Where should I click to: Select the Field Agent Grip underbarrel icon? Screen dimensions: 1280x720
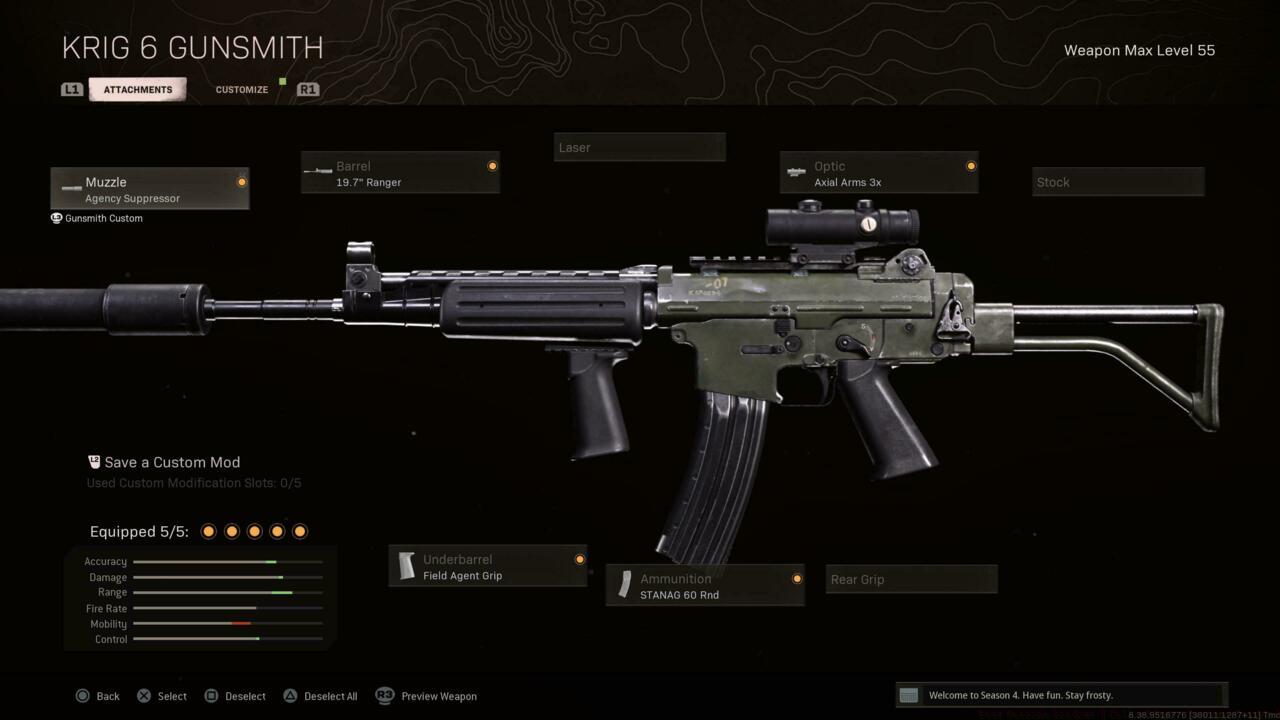tap(408, 564)
